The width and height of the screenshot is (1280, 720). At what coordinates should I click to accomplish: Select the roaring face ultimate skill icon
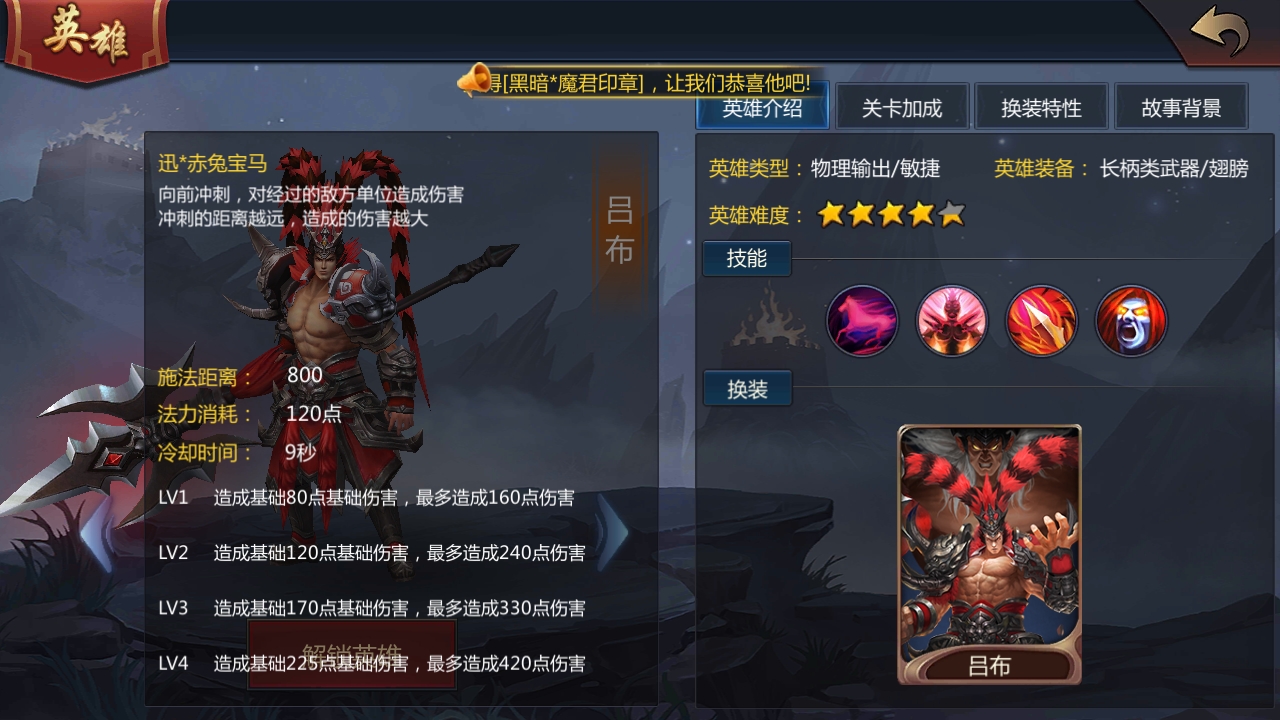[x=1131, y=320]
